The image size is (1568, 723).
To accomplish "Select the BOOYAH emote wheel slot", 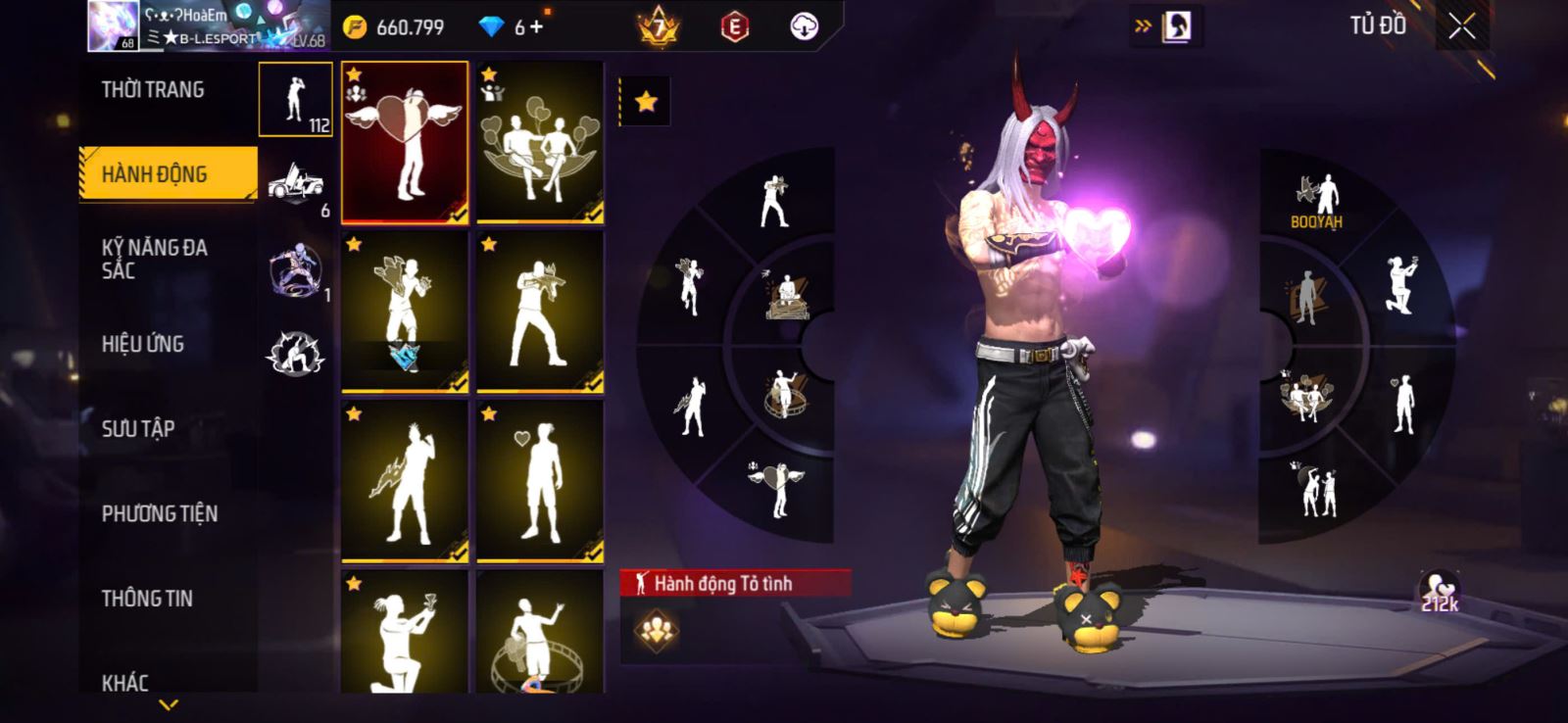I will pos(1316,201).
